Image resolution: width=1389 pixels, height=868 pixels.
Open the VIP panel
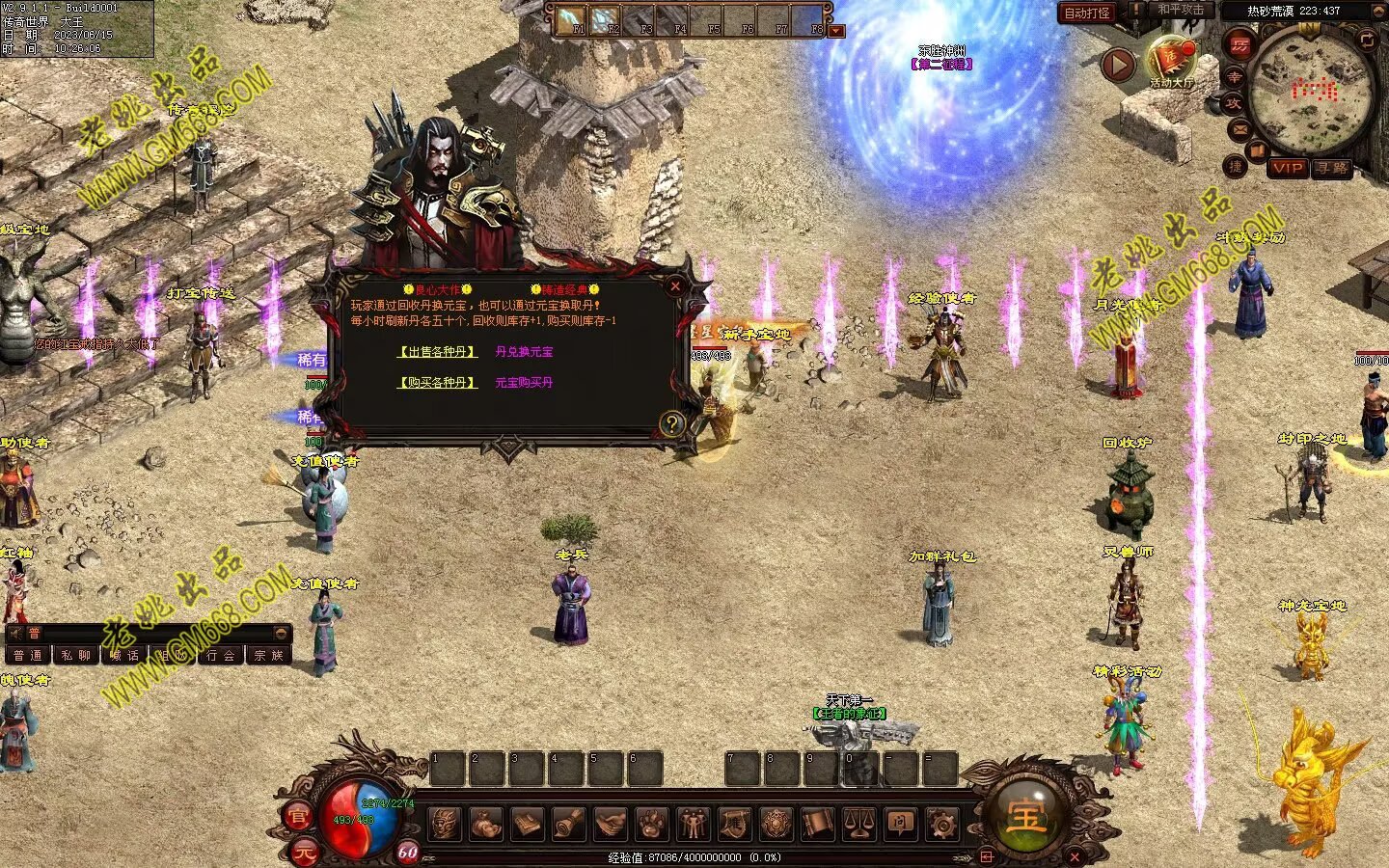1287,168
